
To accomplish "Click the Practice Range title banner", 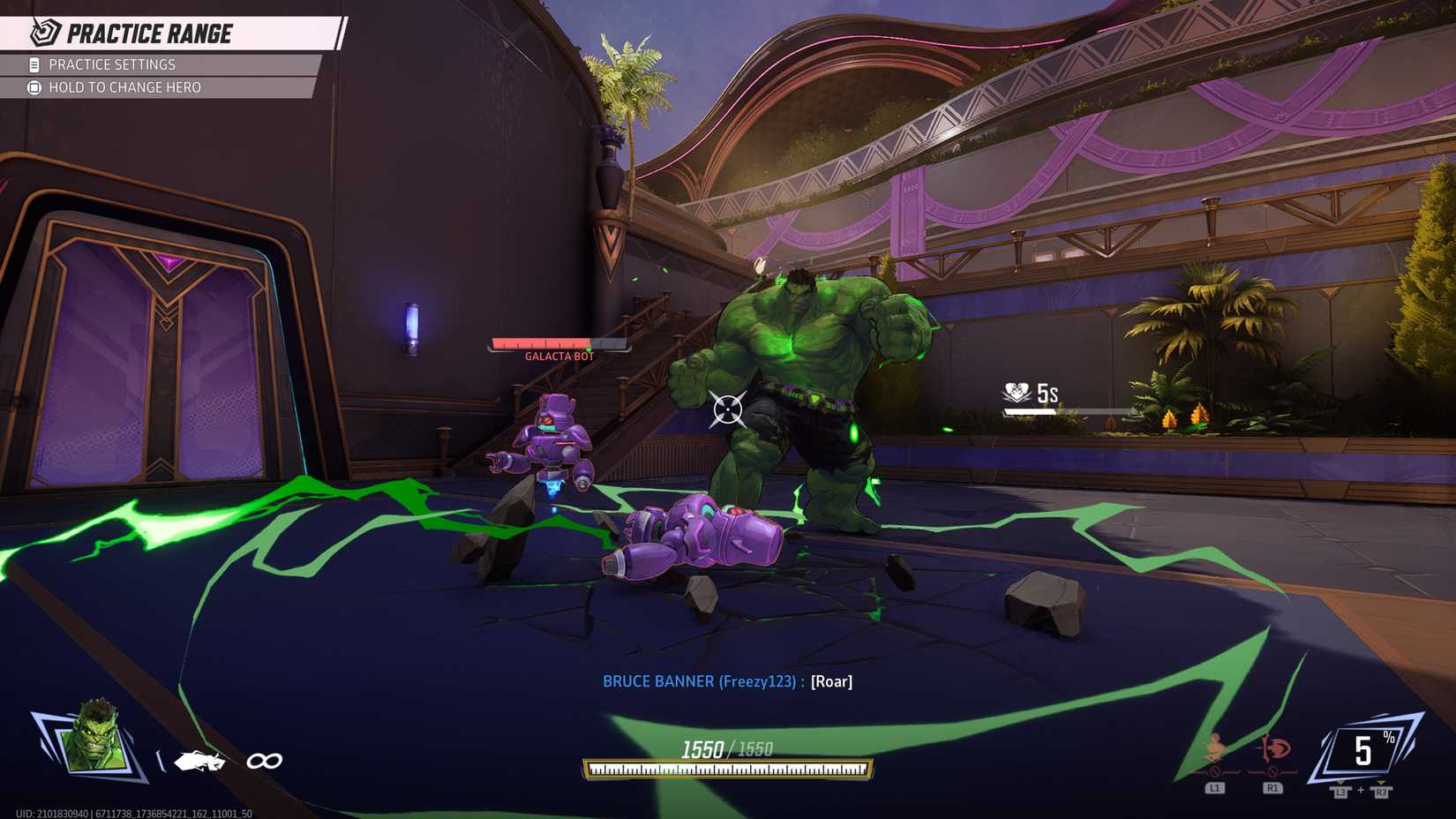I will coord(149,34).
